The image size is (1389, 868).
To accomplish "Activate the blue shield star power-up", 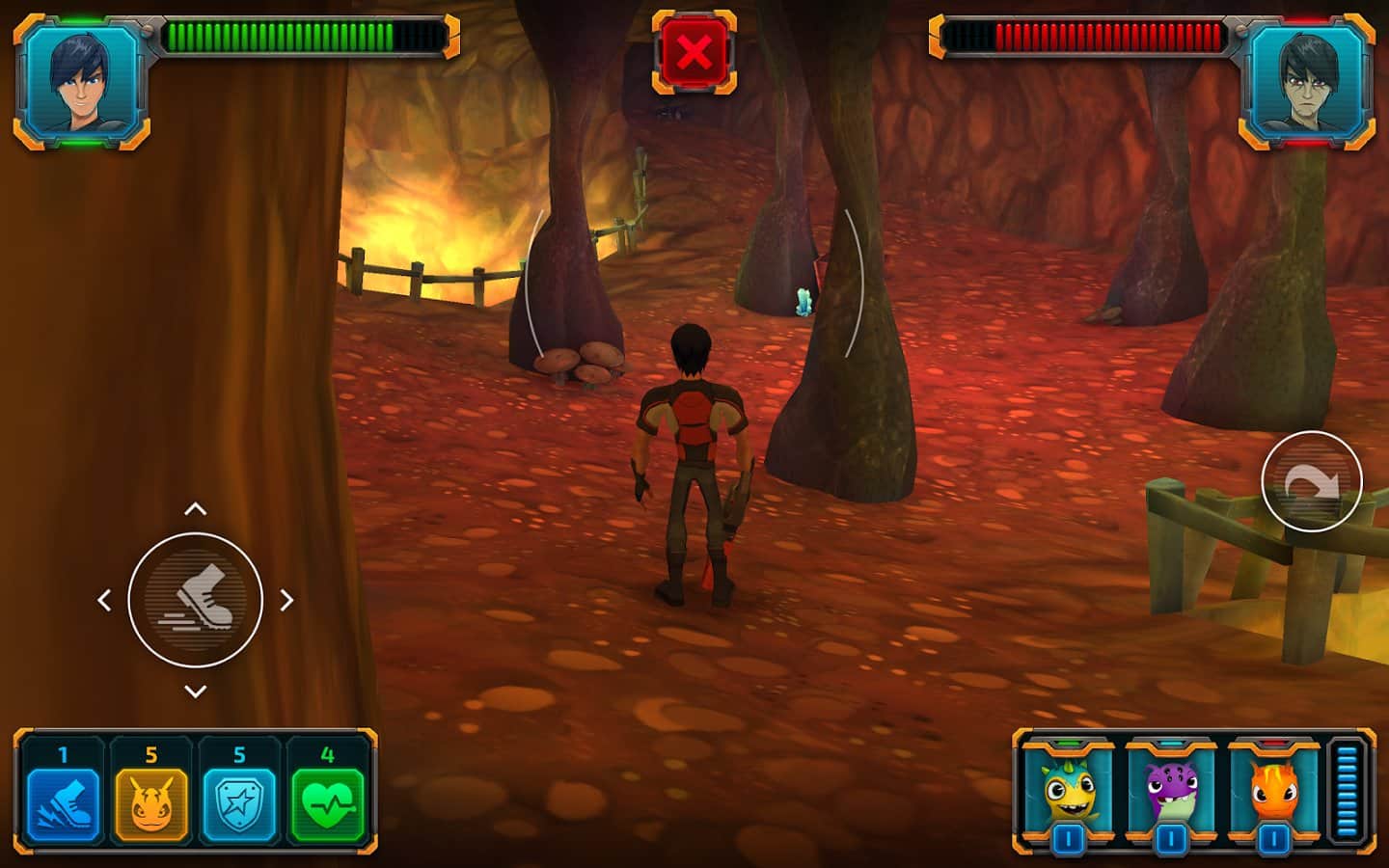I will click(x=239, y=802).
